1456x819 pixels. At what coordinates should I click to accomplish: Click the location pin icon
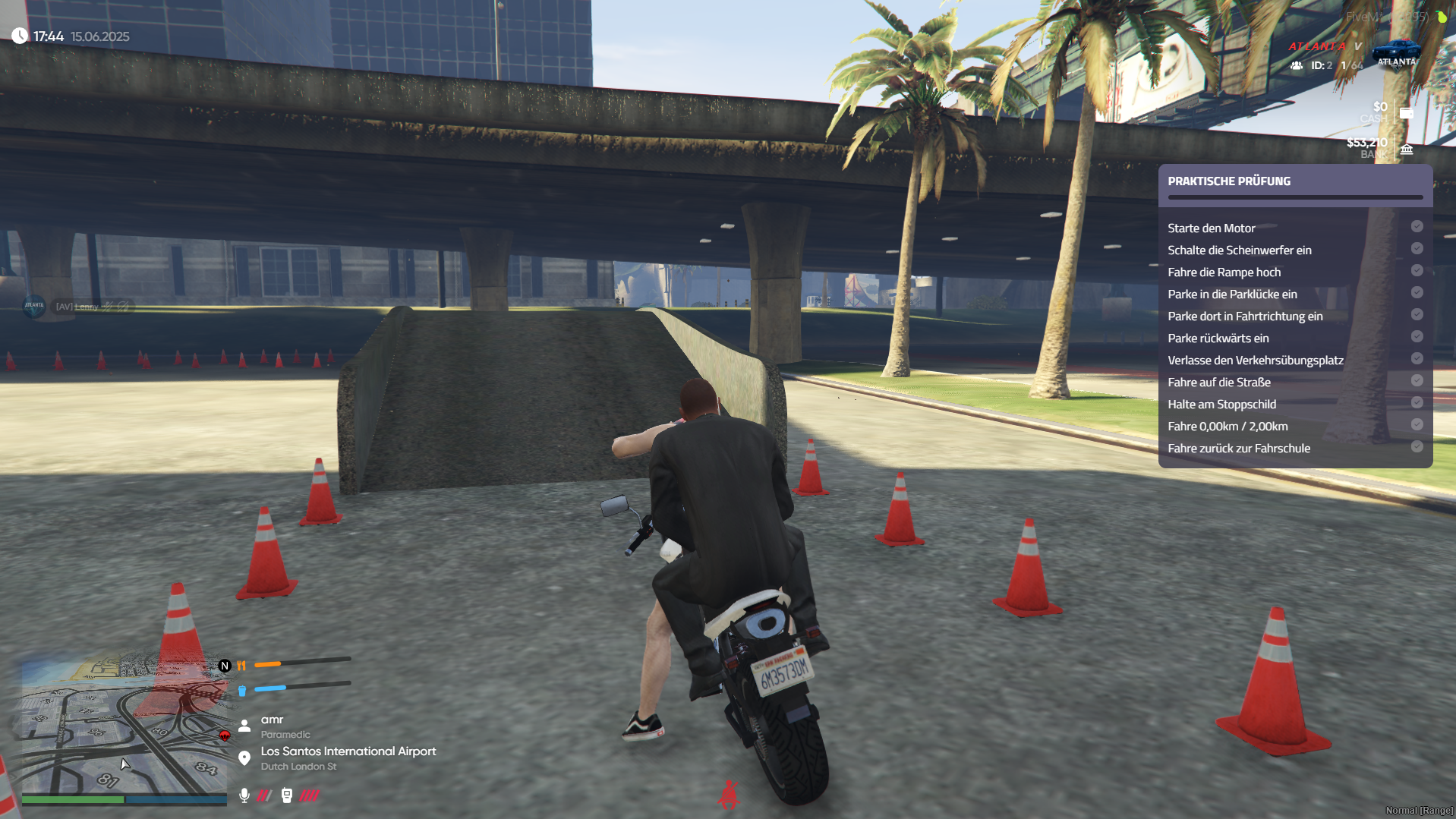(x=244, y=758)
